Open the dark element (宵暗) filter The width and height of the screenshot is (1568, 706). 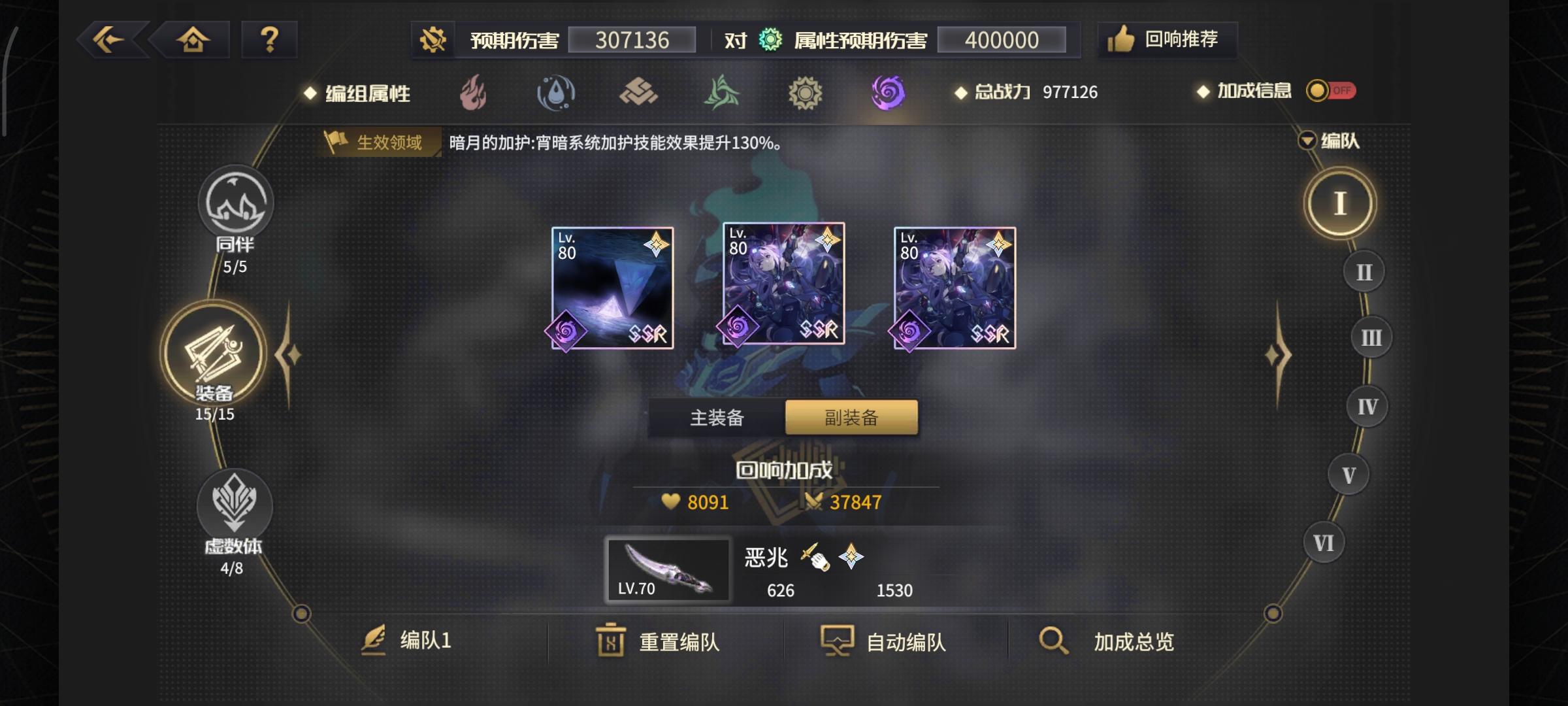coord(889,93)
